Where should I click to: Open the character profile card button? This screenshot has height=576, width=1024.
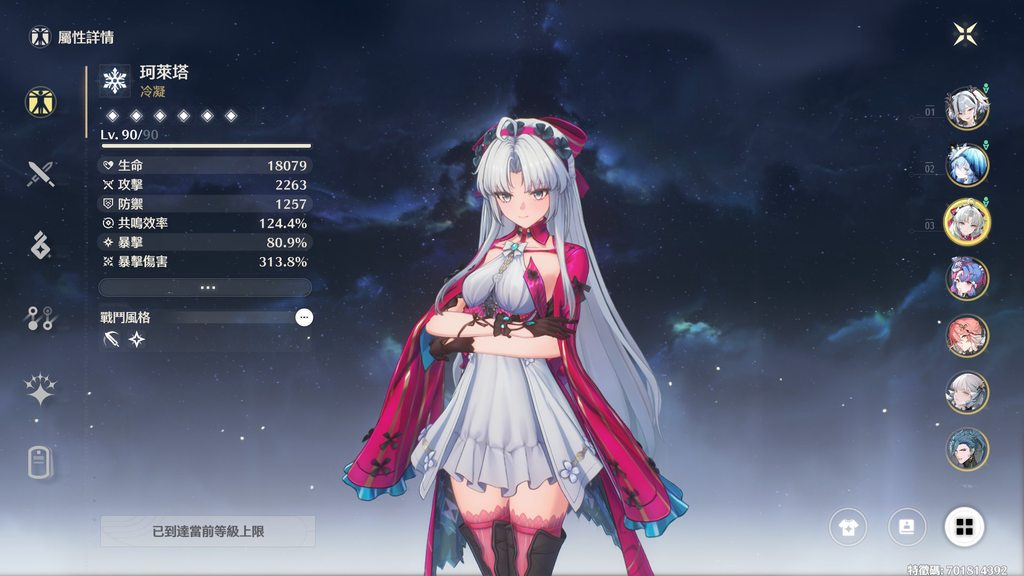click(x=906, y=527)
